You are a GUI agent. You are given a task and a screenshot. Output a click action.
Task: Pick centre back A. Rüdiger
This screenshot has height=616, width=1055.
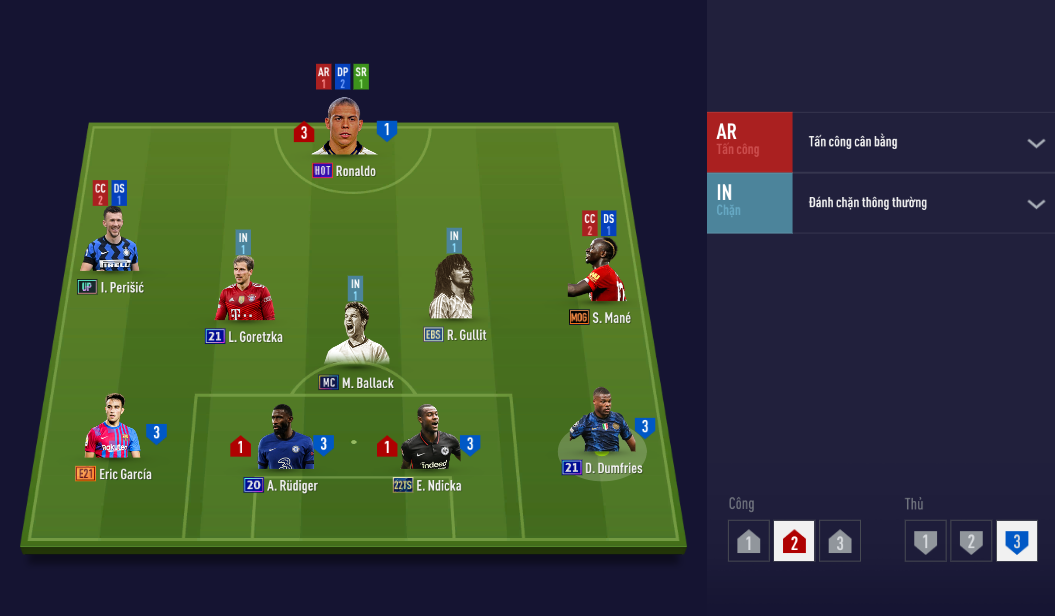point(285,441)
